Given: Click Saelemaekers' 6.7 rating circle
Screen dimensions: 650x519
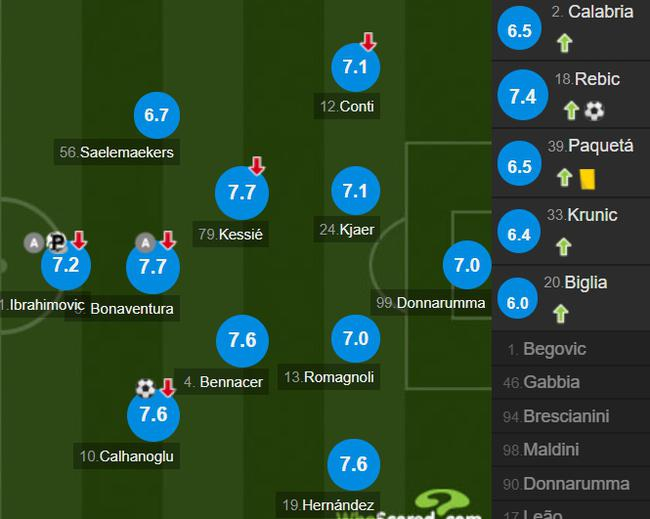Looking at the screenshot, I should [156, 116].
